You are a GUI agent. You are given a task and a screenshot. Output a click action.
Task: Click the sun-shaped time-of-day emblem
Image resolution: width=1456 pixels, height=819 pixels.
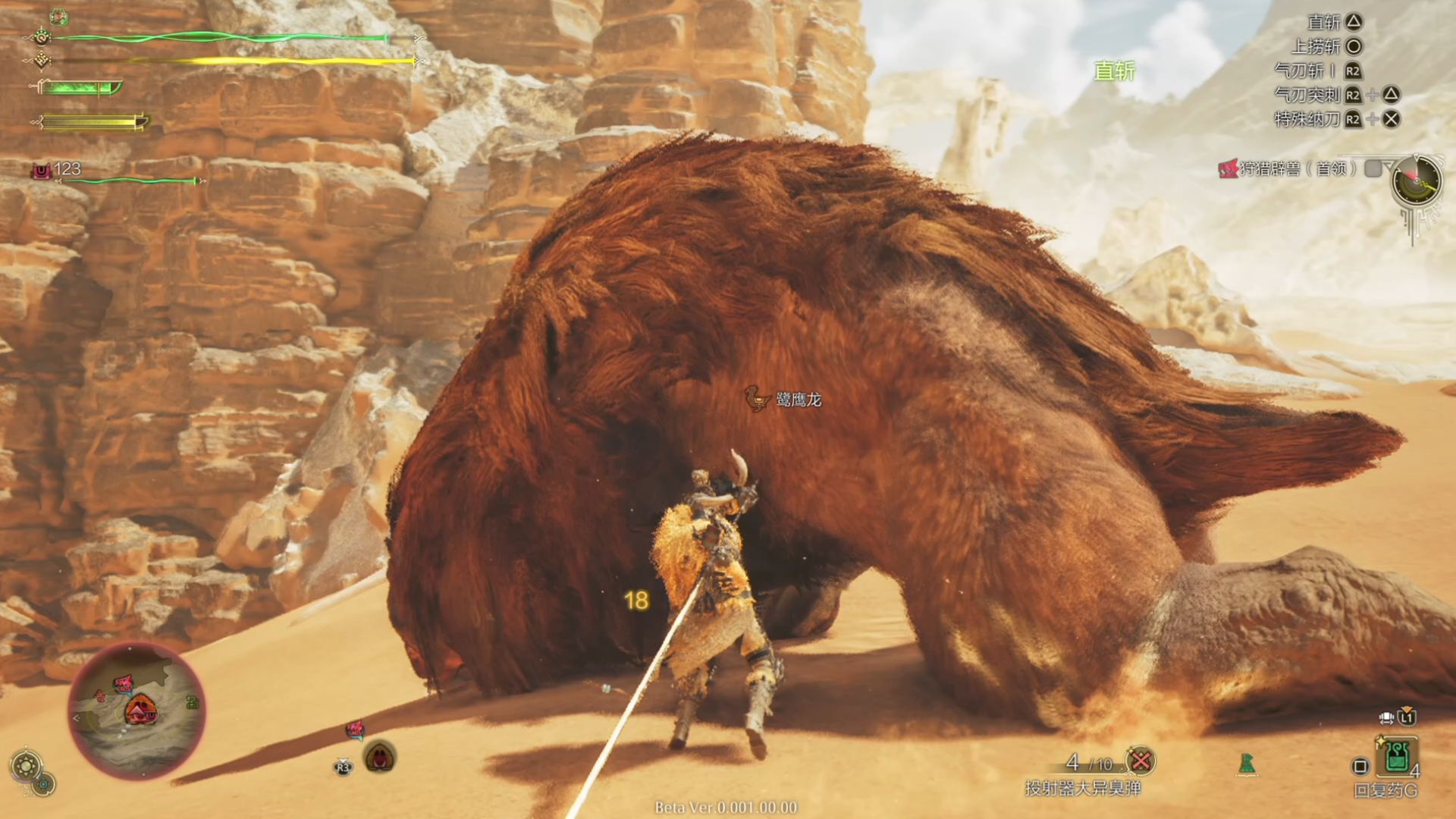(26, 765)
